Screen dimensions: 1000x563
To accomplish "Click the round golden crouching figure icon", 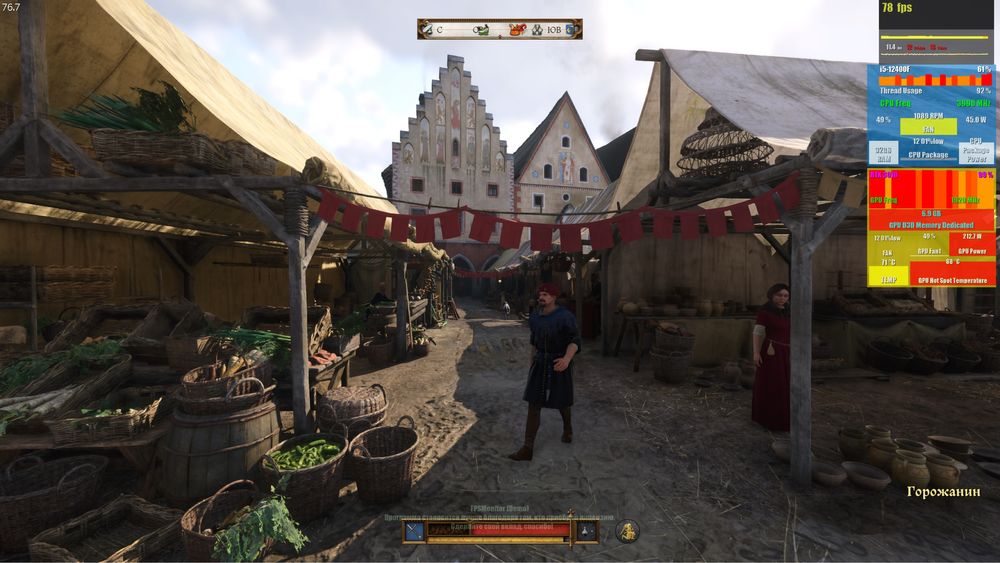I will pos(627,531).
